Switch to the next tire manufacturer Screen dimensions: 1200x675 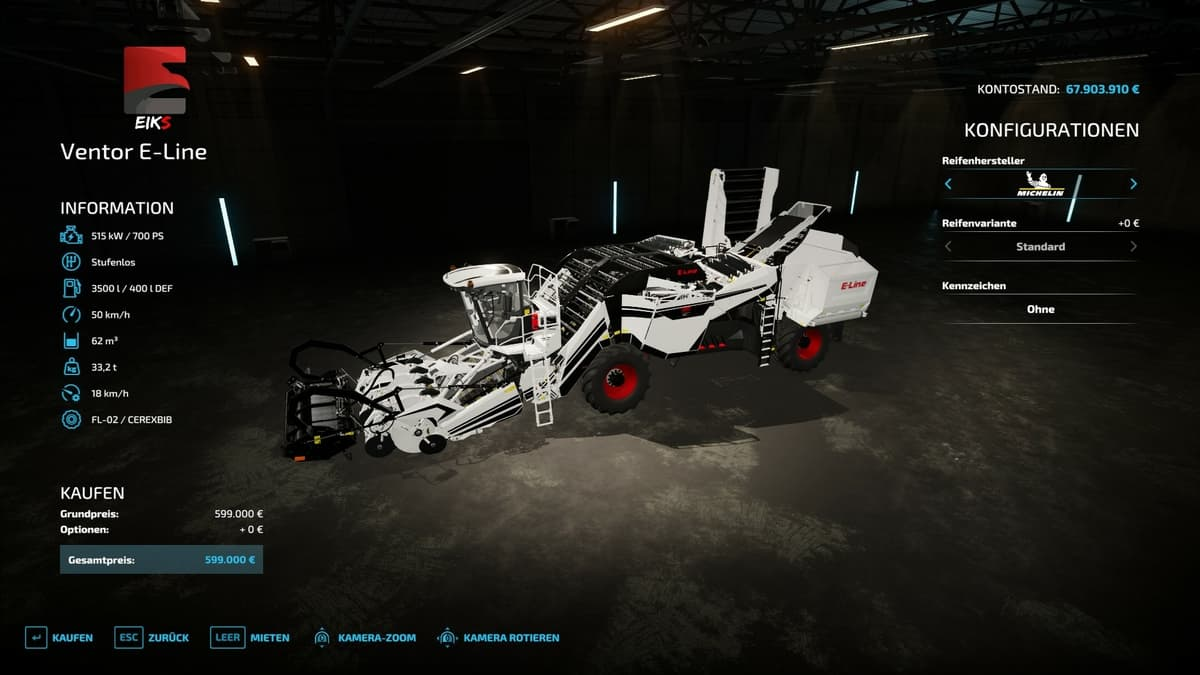click(1133, 184)
